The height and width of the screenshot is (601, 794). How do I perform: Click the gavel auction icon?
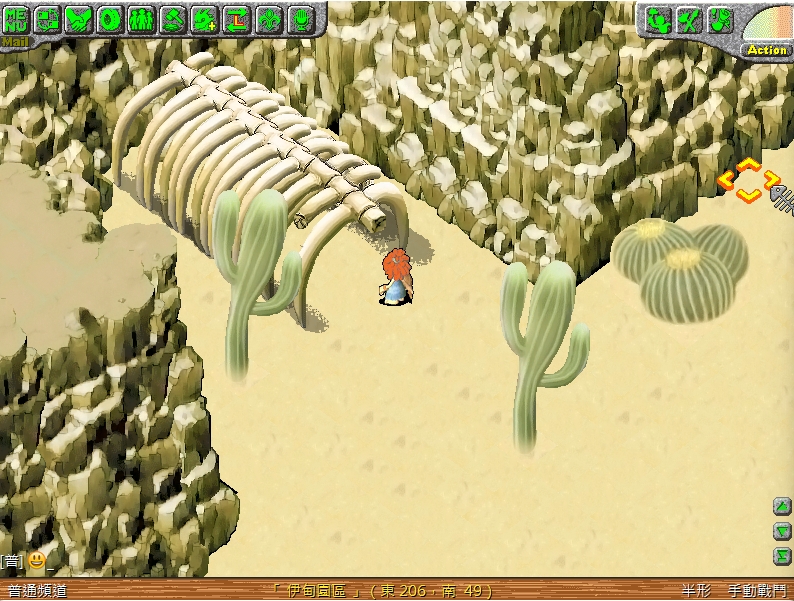(173, 18)
